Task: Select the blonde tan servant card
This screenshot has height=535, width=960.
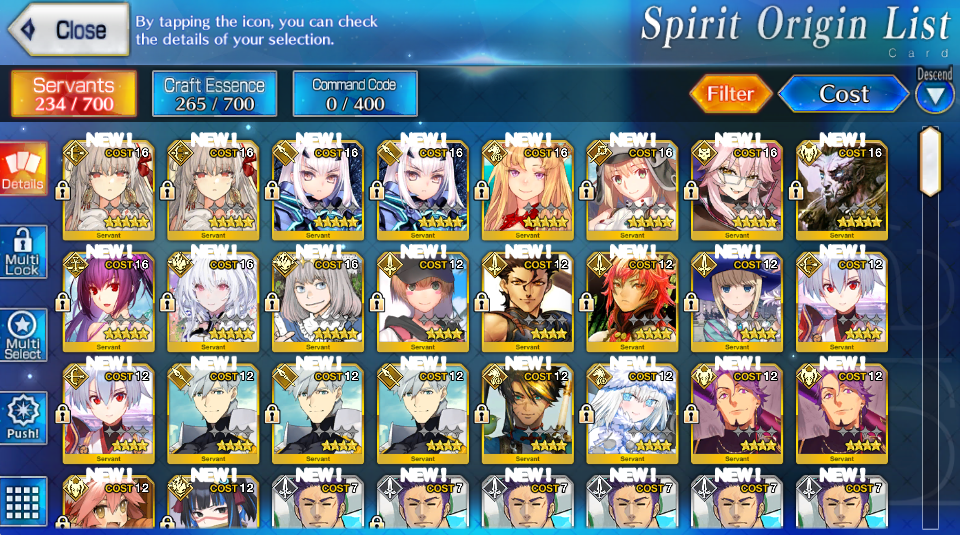Action: pyautogui.click(x=526, y=190)
